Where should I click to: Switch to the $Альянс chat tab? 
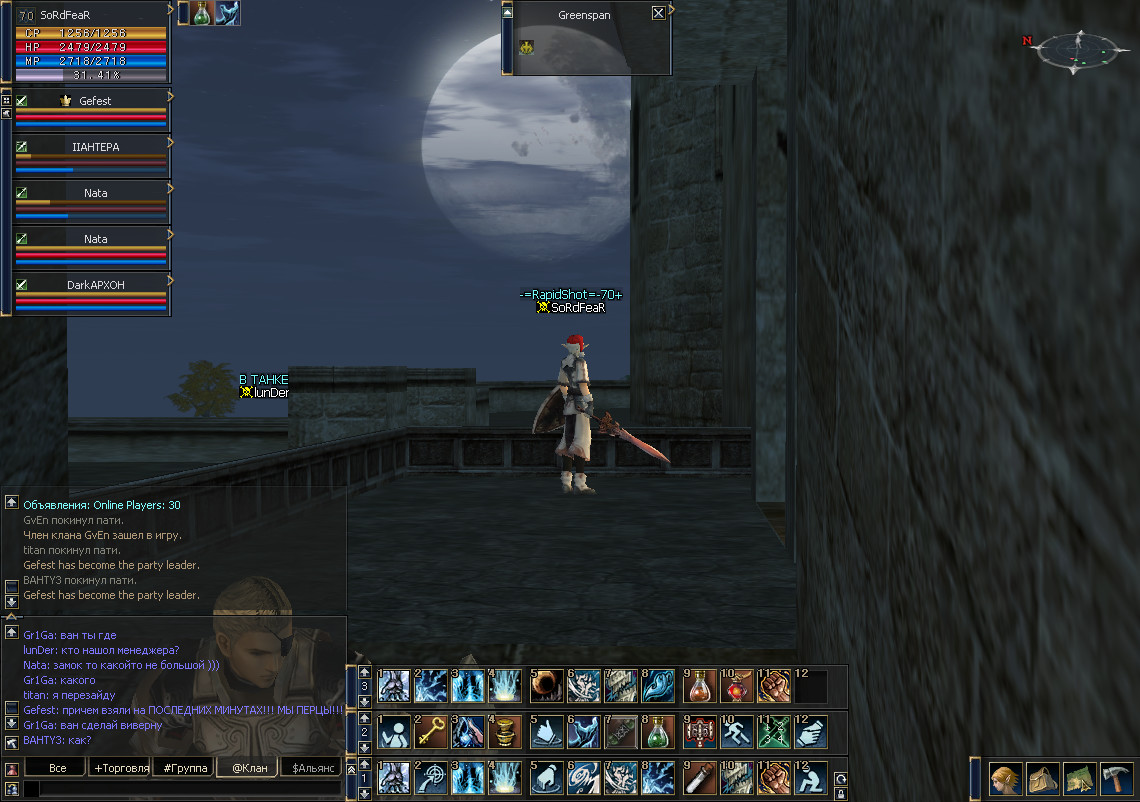[x=311, y=768]
